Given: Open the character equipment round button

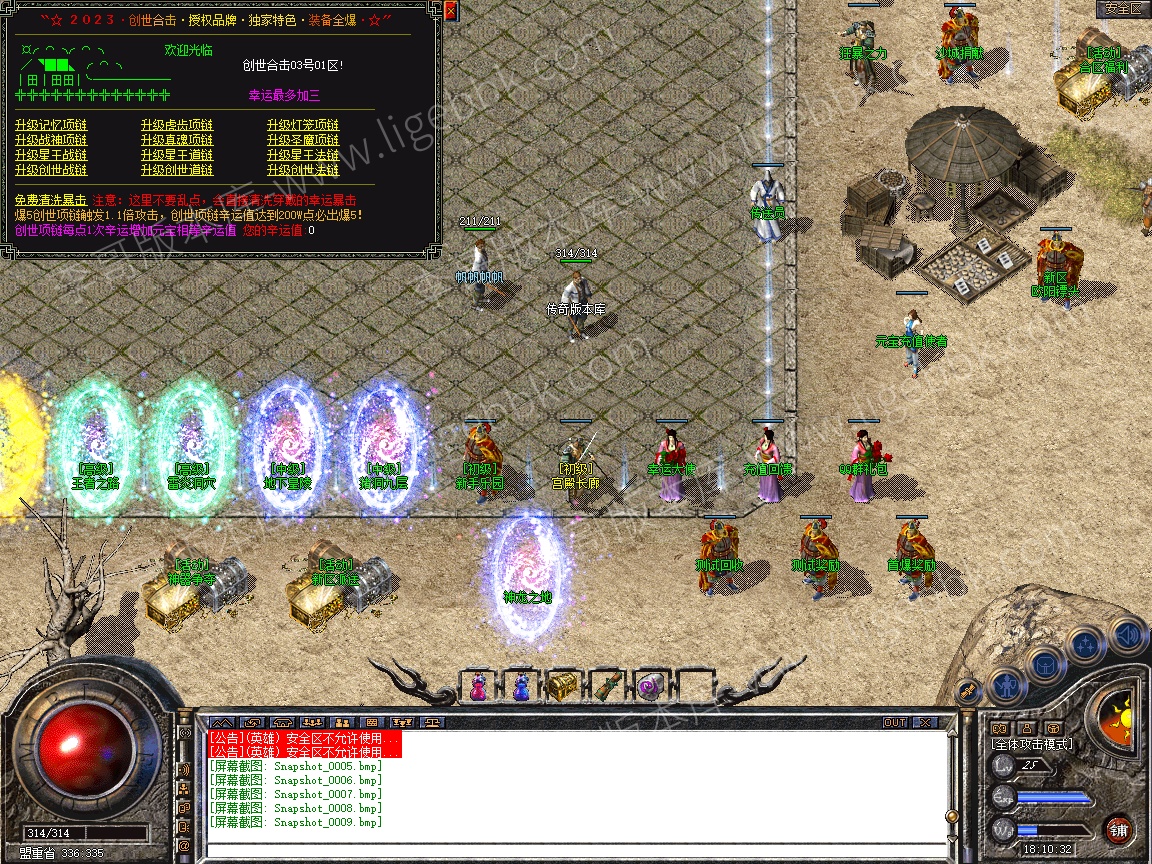Looking at the screenshot, I should [x=1006, y=688].
